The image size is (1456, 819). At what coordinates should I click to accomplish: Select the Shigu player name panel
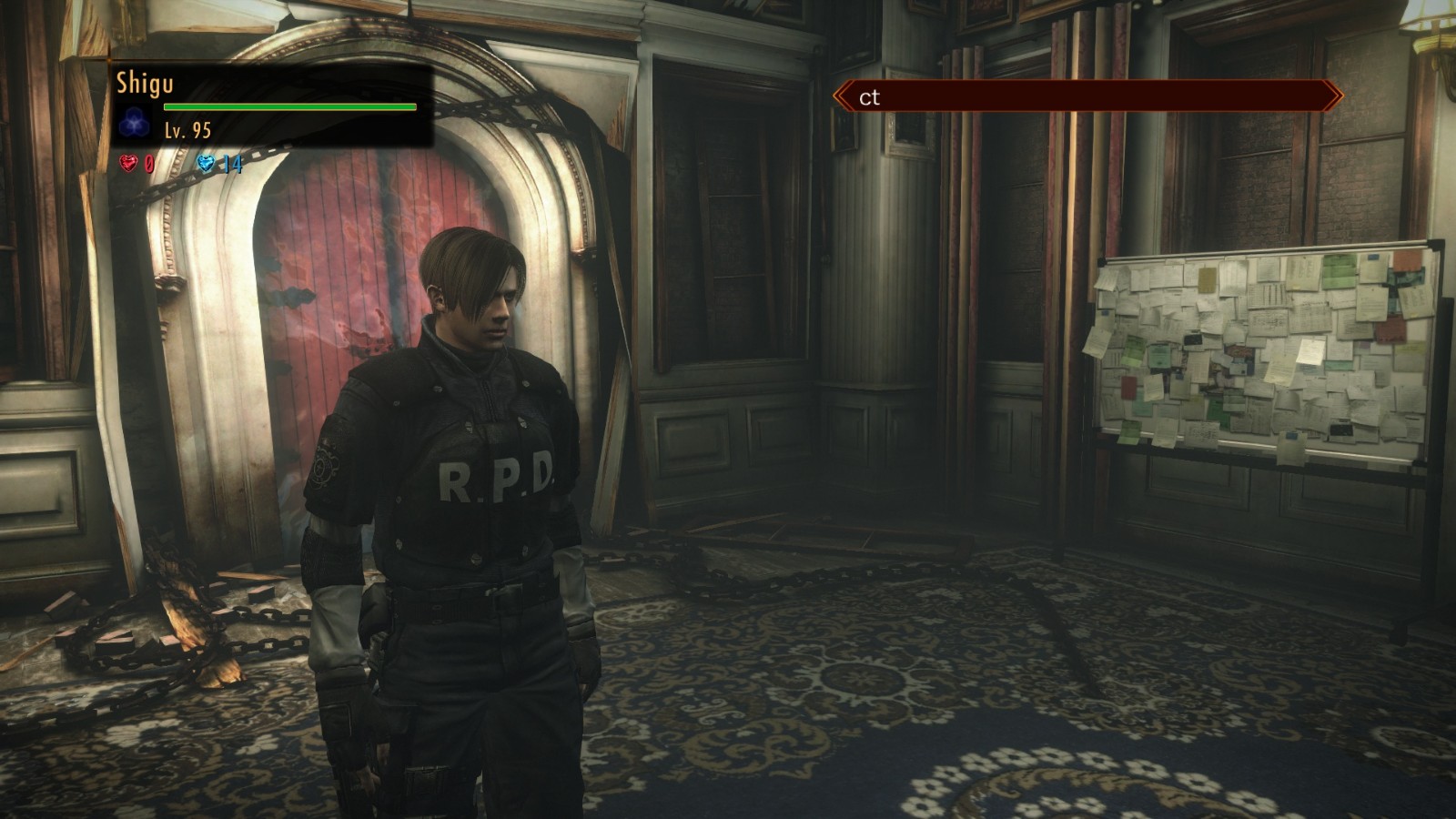(270, 106)
